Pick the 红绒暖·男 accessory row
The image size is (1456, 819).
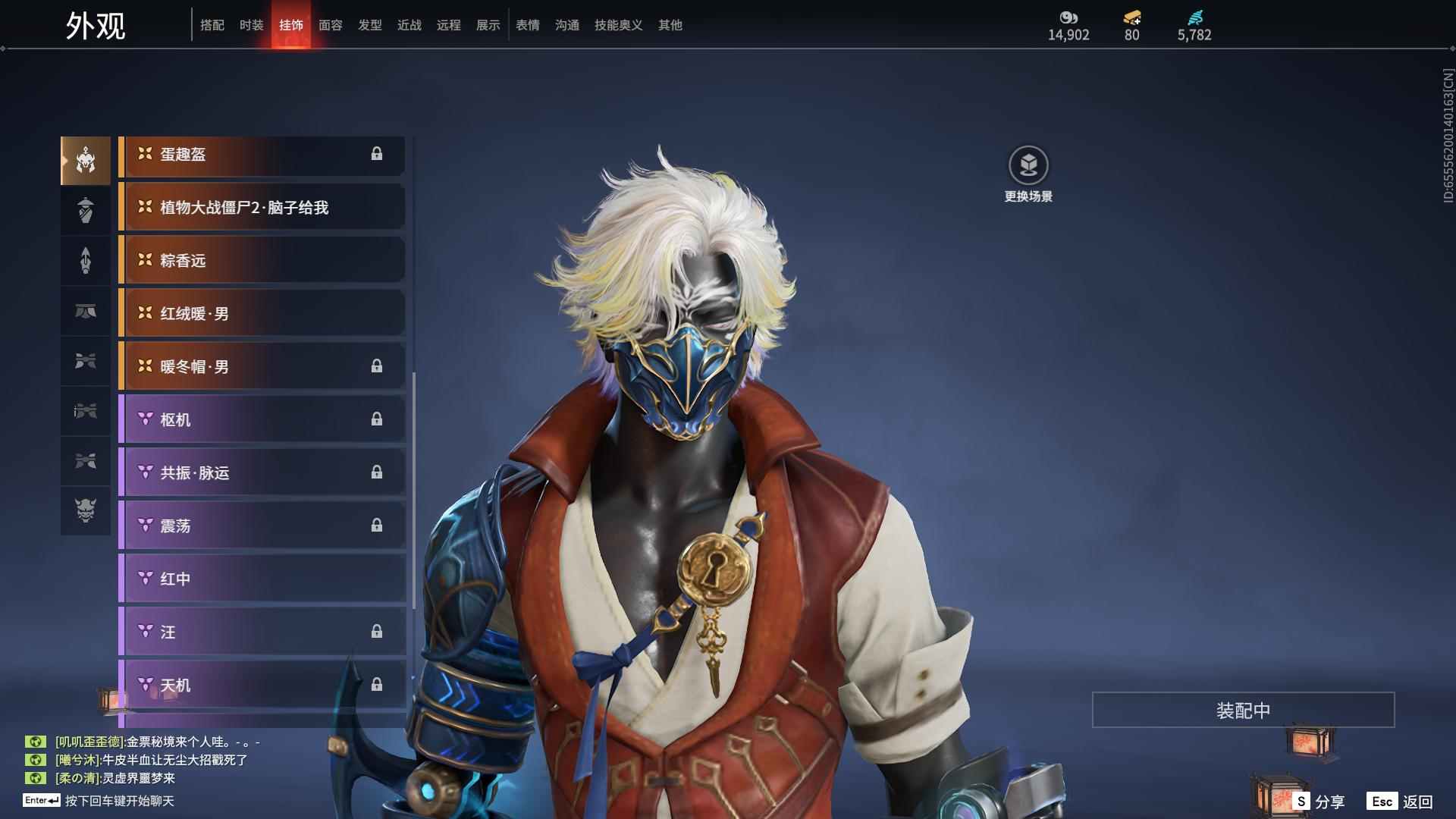262,314
